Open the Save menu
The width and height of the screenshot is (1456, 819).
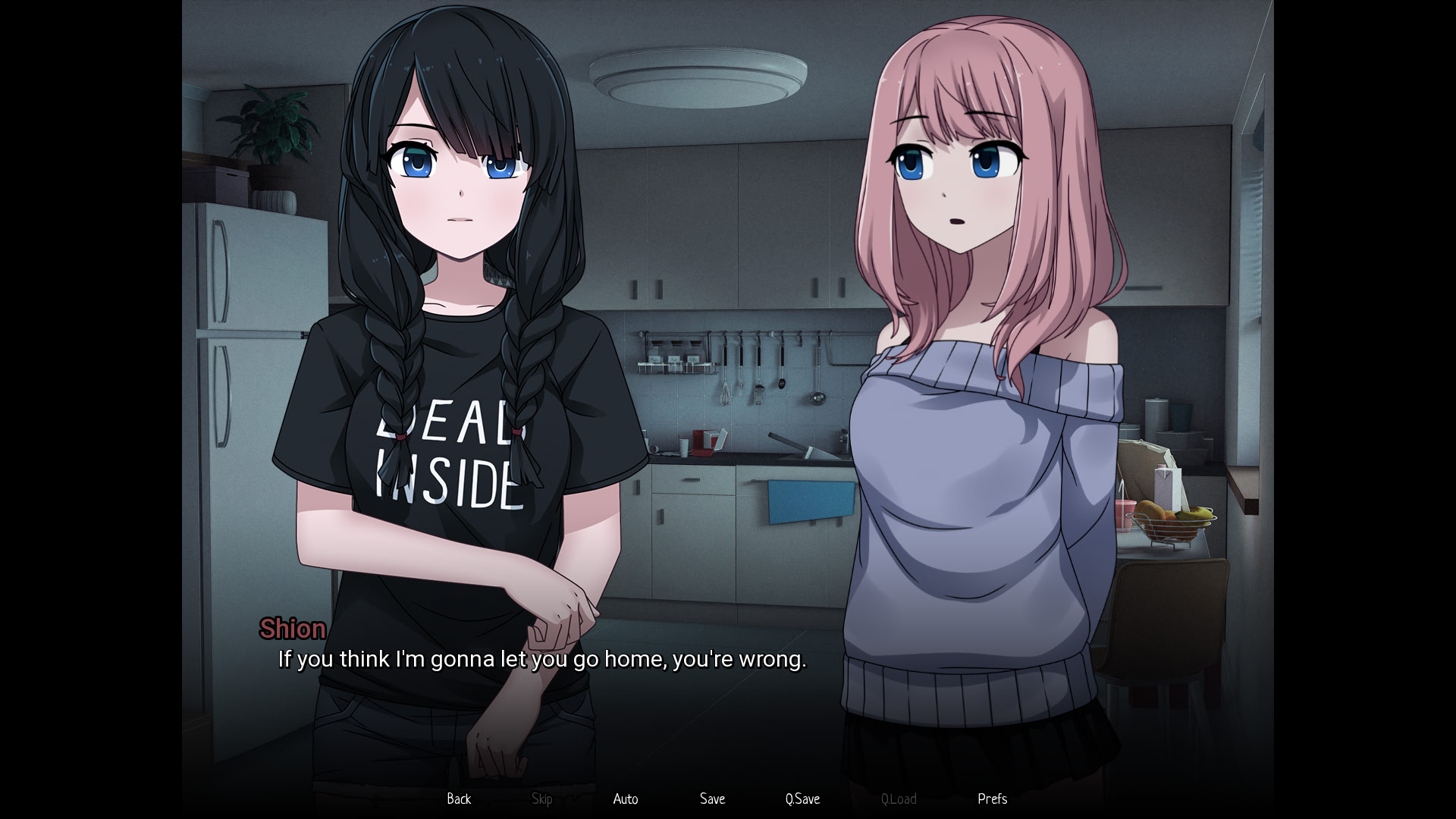712,799
